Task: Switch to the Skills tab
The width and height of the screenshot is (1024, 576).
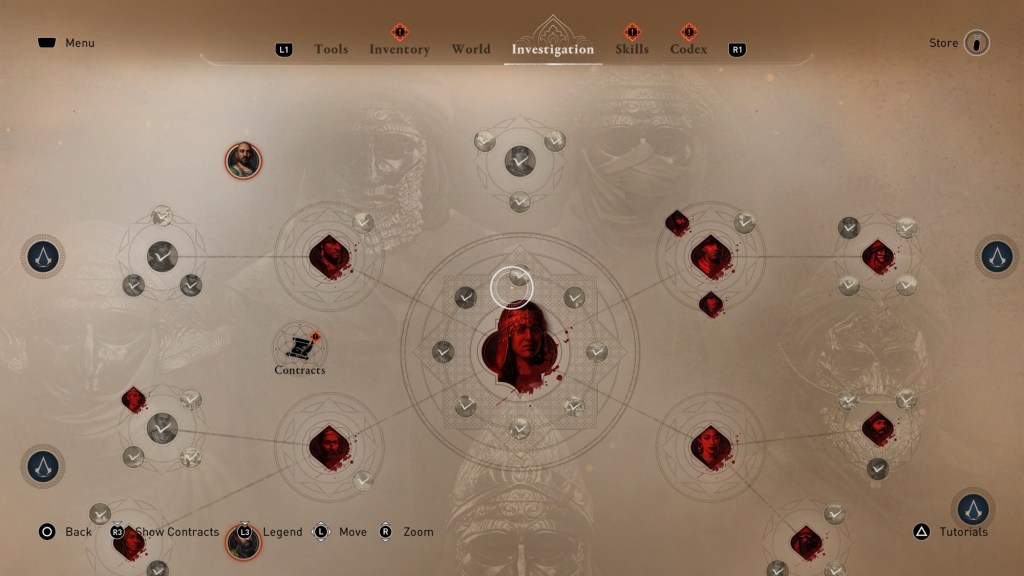Action: click(632, 49)
